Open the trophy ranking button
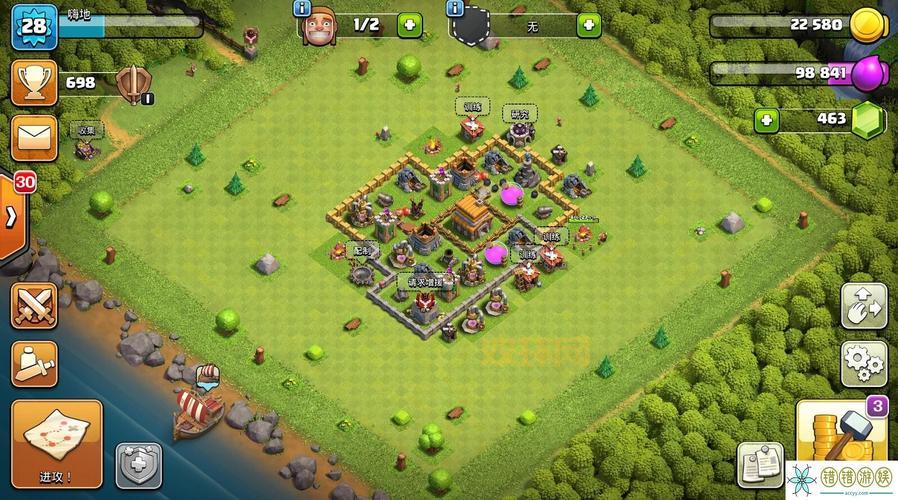 33,82
